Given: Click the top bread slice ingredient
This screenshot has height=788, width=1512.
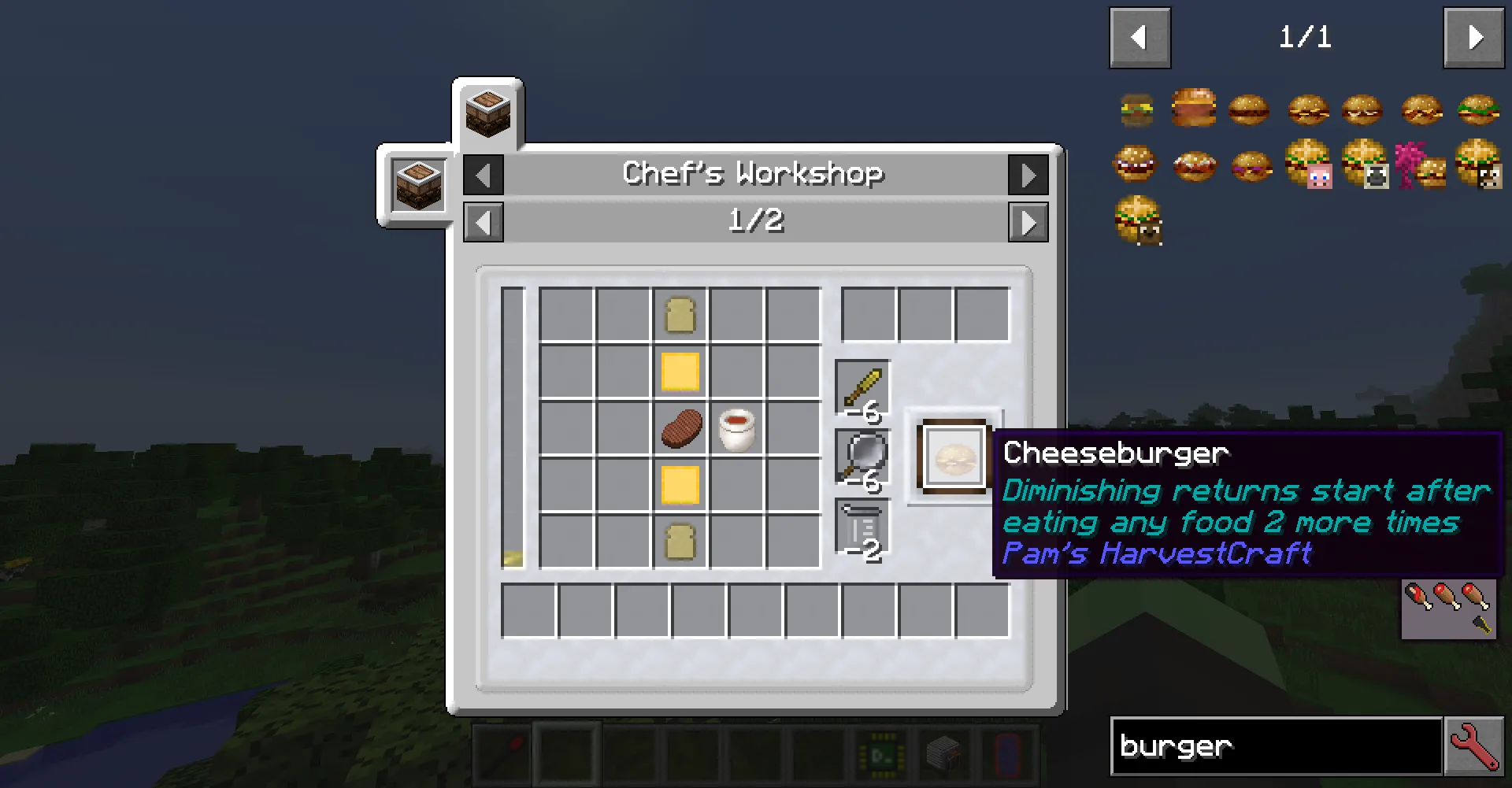Looking at the screenshot, I should coord(681,315).
